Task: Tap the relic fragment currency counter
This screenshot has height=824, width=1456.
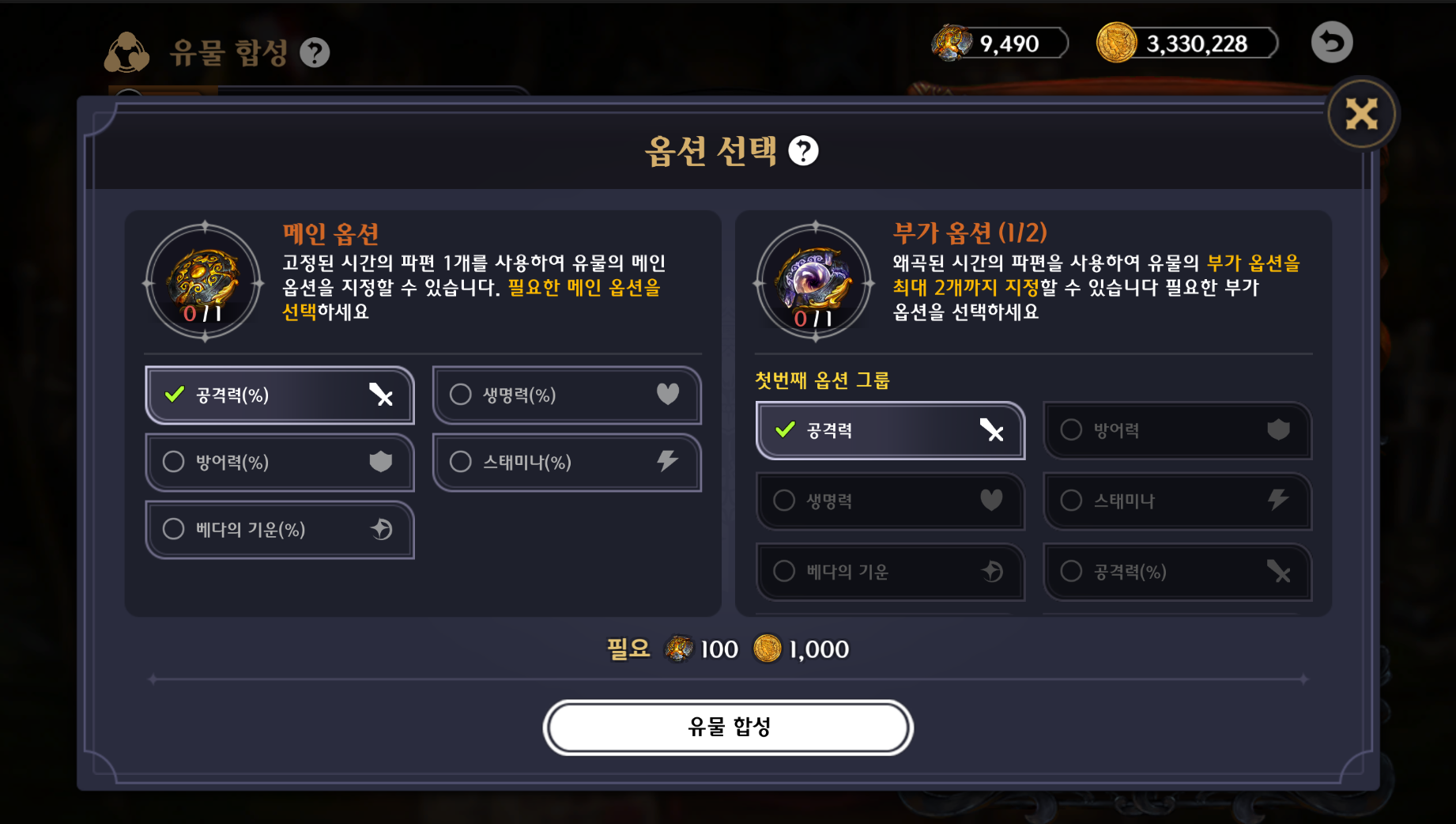Action: tap(1000, 43)
